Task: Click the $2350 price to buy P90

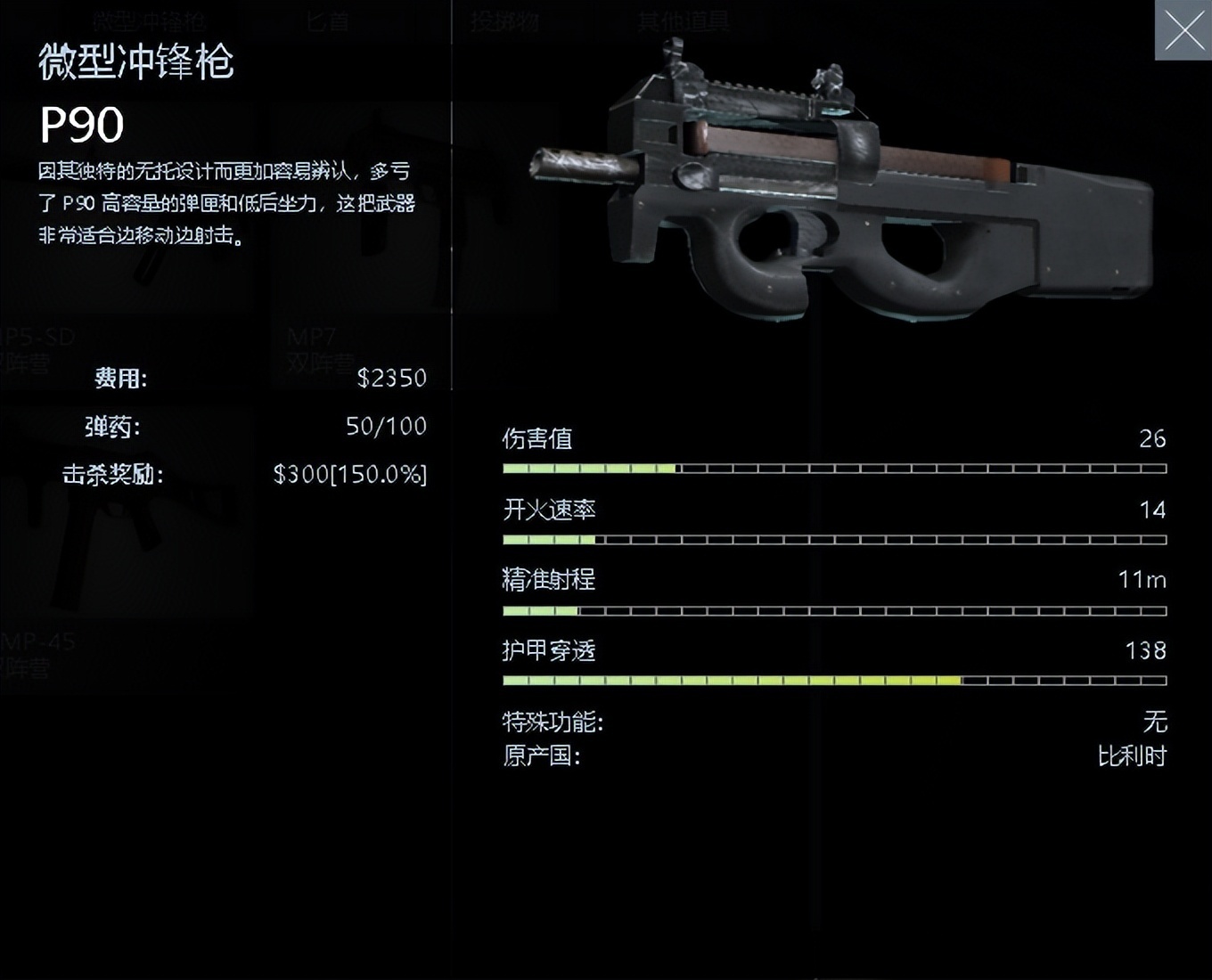Action: pyautogui.click(x=391, y=378)
